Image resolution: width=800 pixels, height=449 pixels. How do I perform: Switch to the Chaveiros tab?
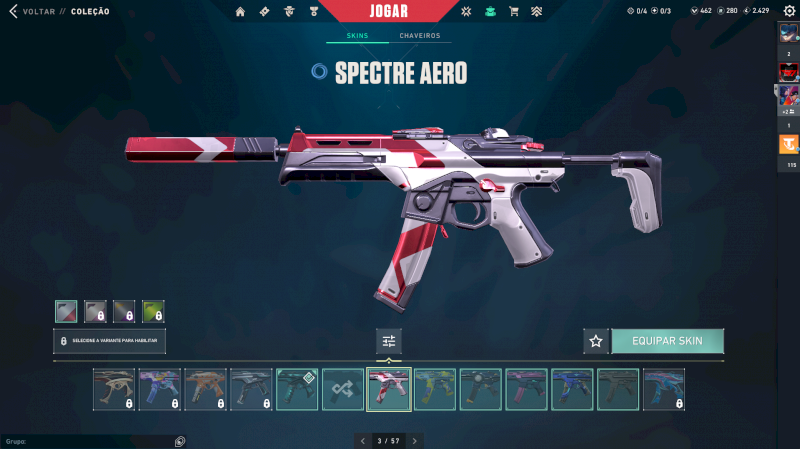419,36
